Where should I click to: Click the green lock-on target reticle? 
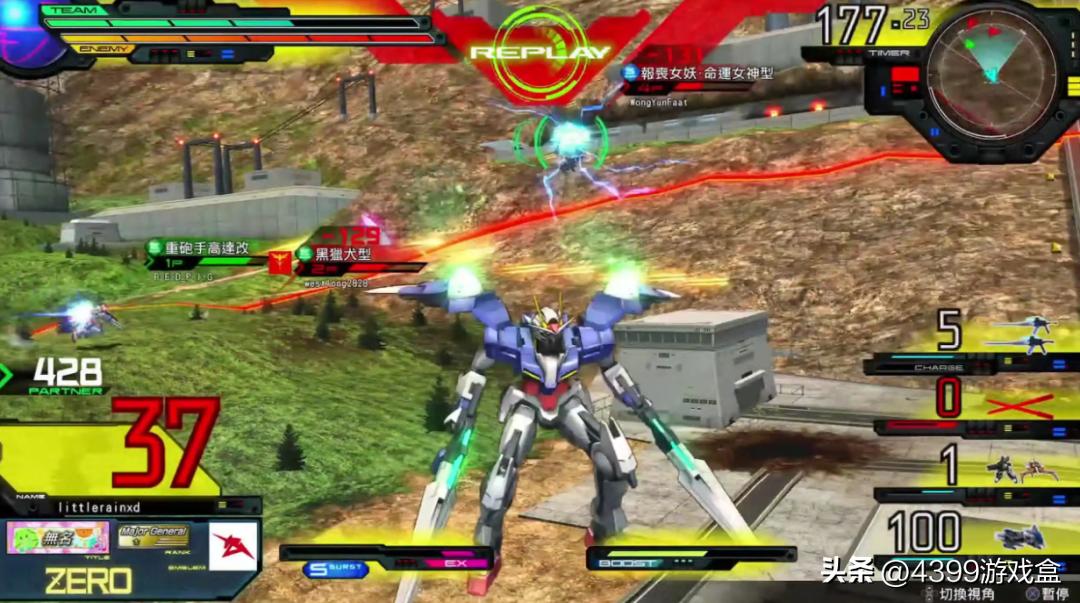tap(569, 140)
